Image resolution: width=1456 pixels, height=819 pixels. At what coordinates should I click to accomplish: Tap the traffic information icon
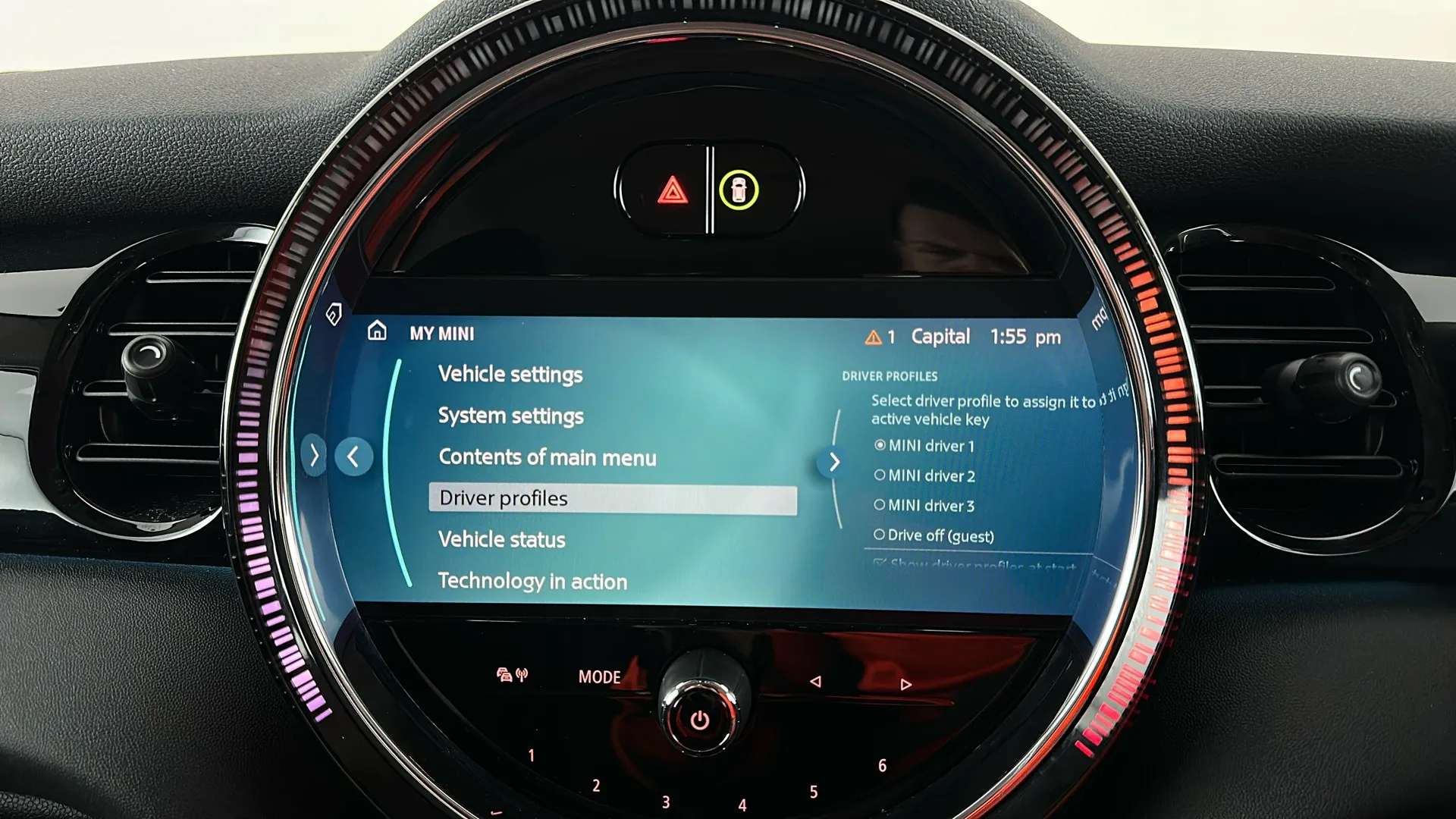504,675
